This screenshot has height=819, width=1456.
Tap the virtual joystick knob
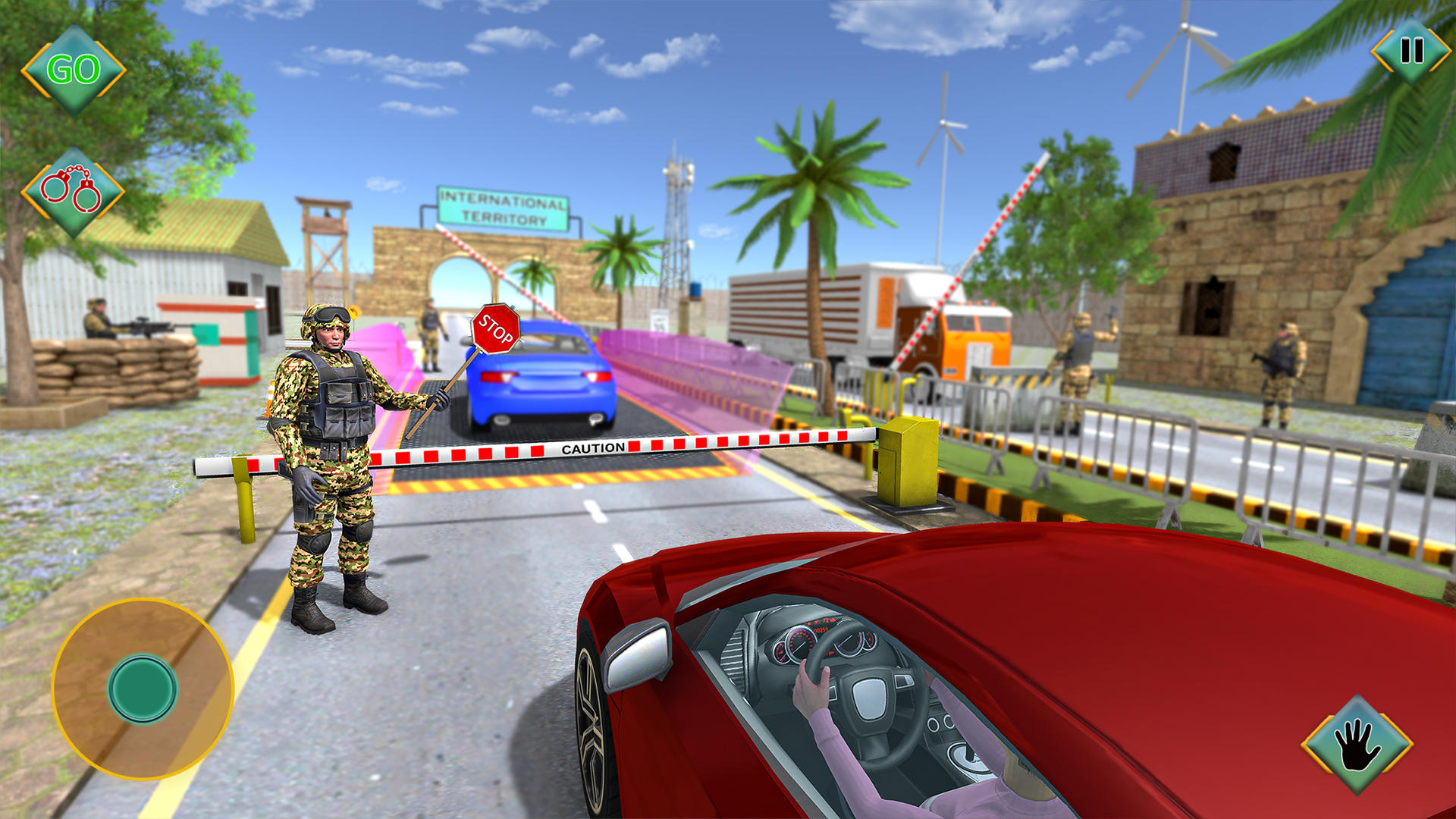pos(144,686)
